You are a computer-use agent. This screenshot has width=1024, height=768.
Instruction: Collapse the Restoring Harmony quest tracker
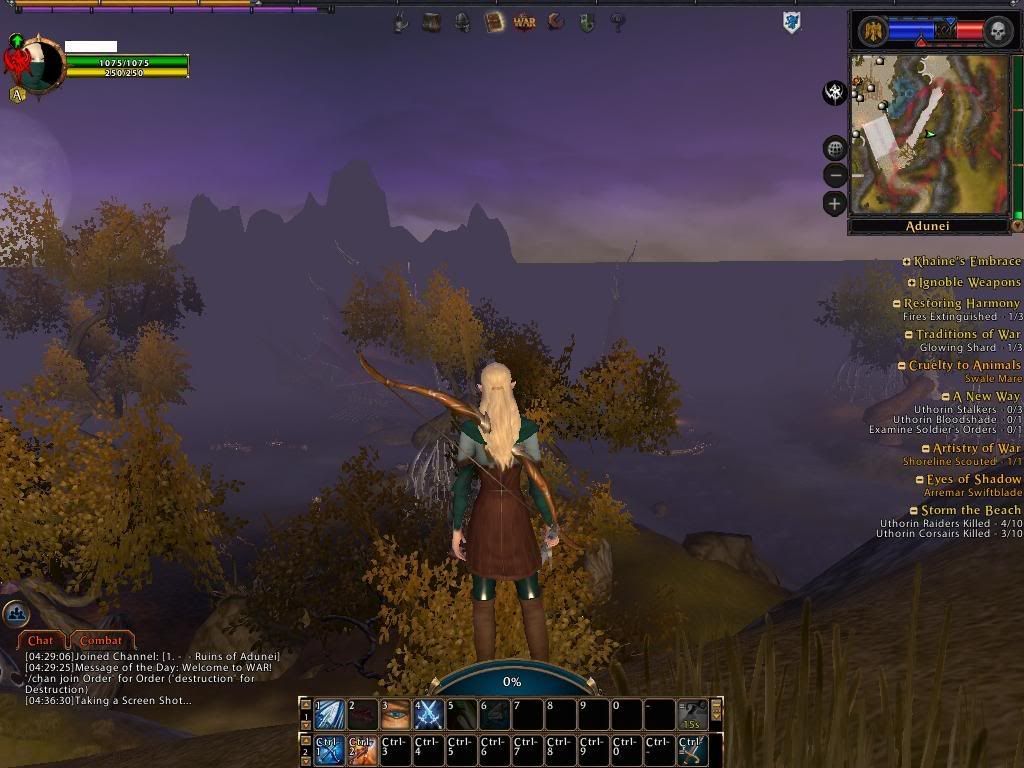pos(897,304)
